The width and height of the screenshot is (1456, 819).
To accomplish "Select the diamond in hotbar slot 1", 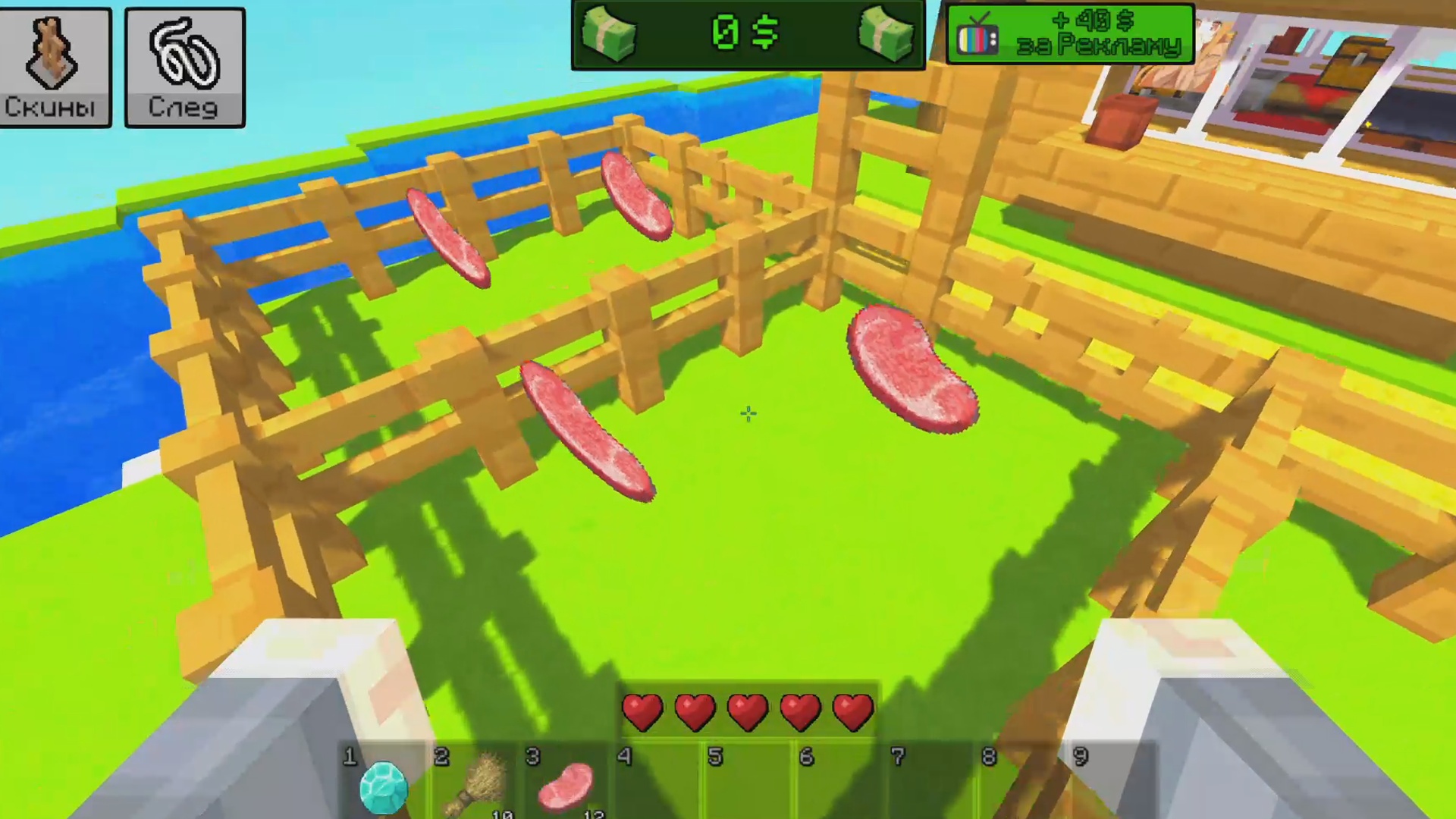I will point(384,787).
